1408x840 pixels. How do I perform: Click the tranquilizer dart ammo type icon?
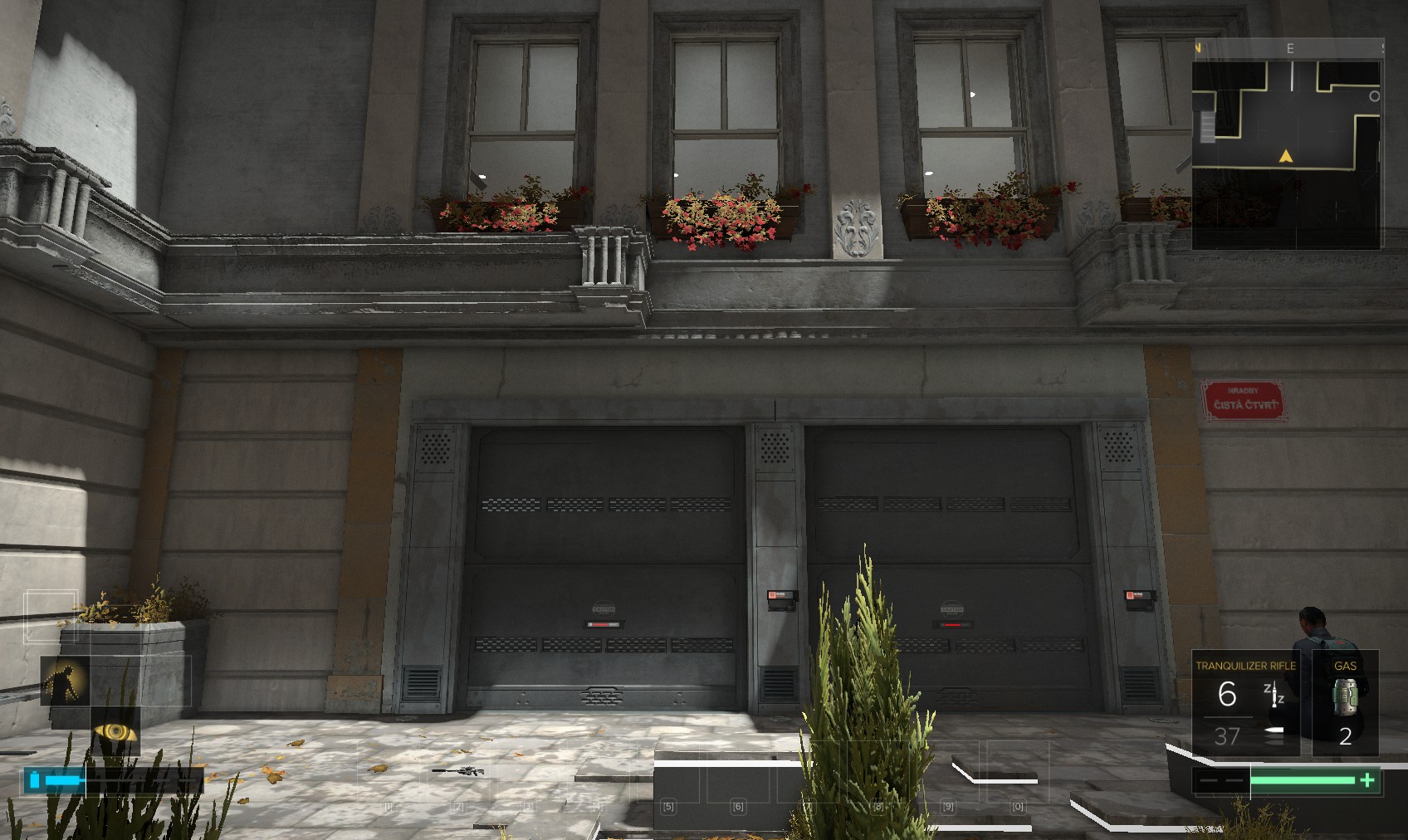(x=1274, y=693)
